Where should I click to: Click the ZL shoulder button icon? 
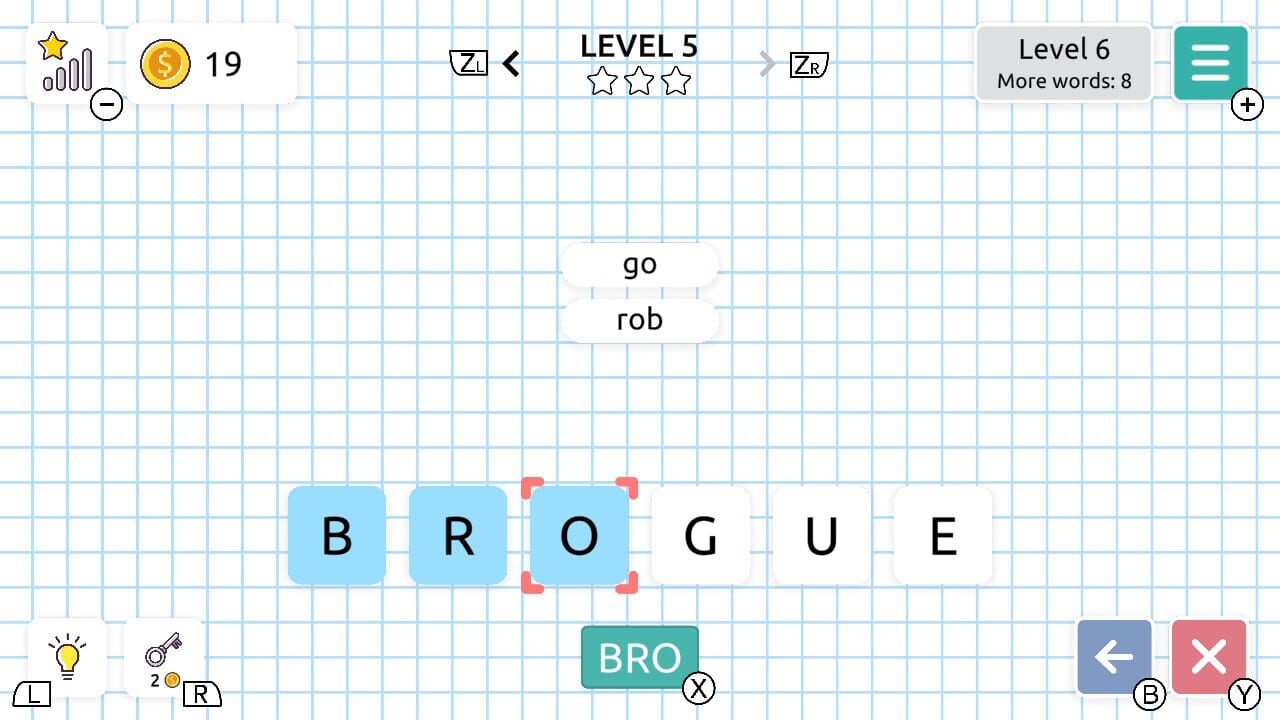469,62
